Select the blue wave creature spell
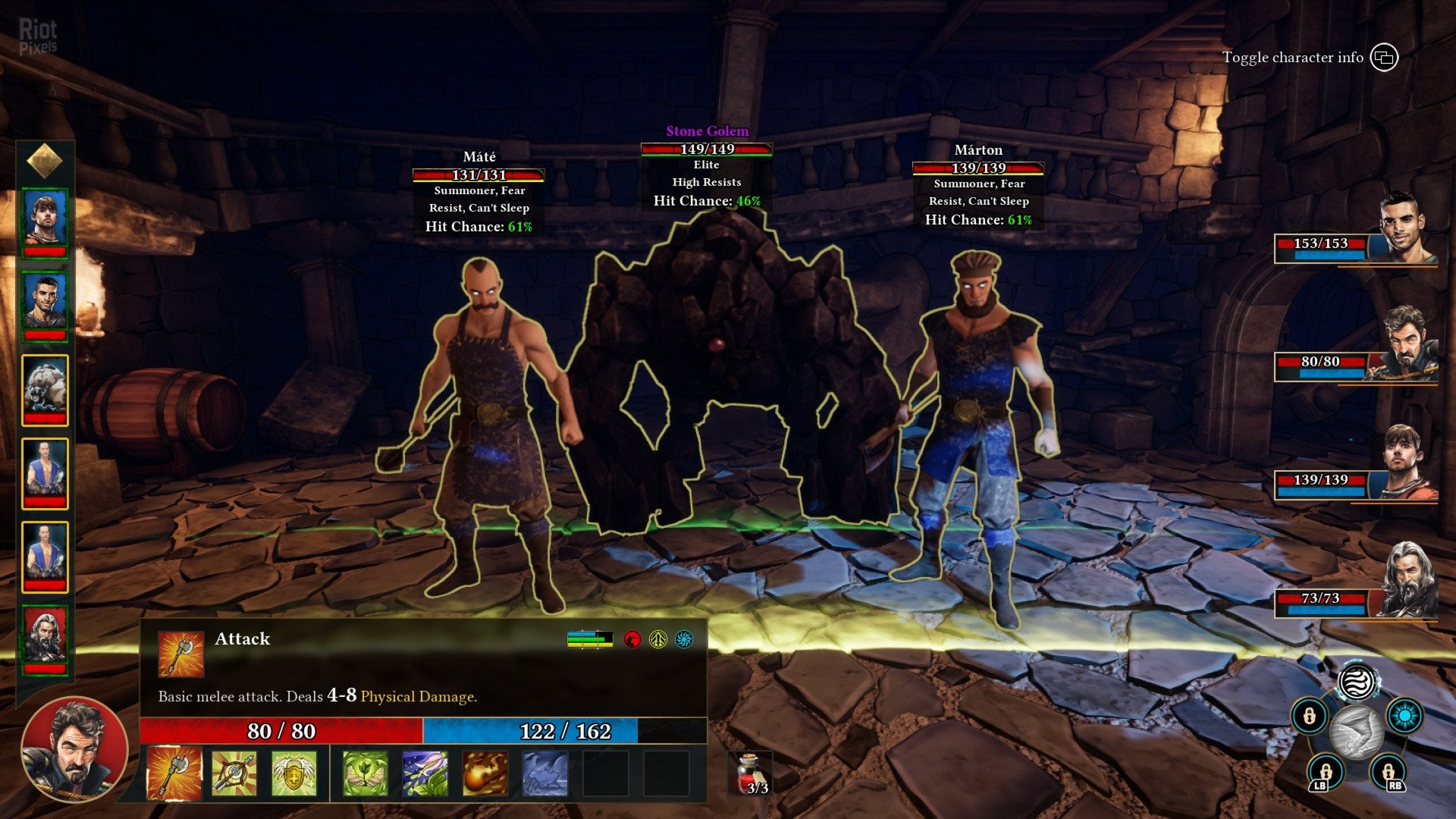 click(x=544, y=773)
